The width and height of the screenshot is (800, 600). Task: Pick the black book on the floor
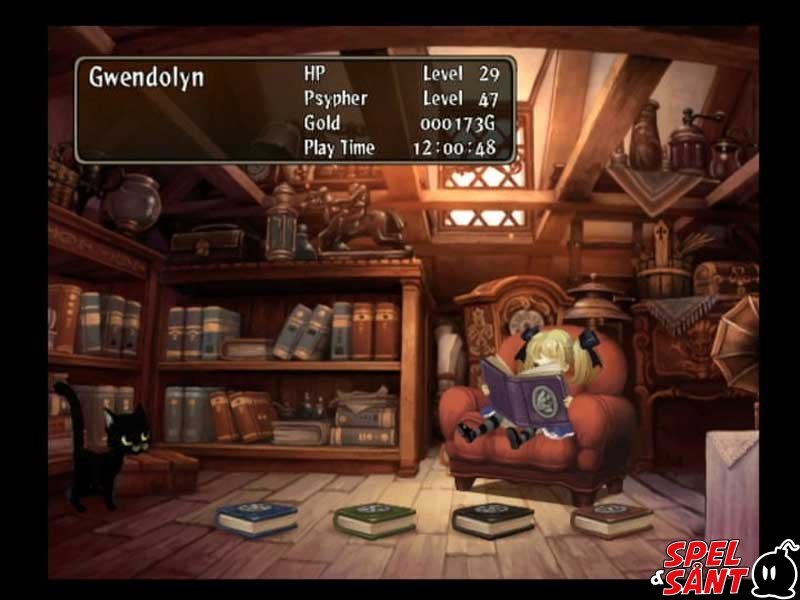pos(492,518)
